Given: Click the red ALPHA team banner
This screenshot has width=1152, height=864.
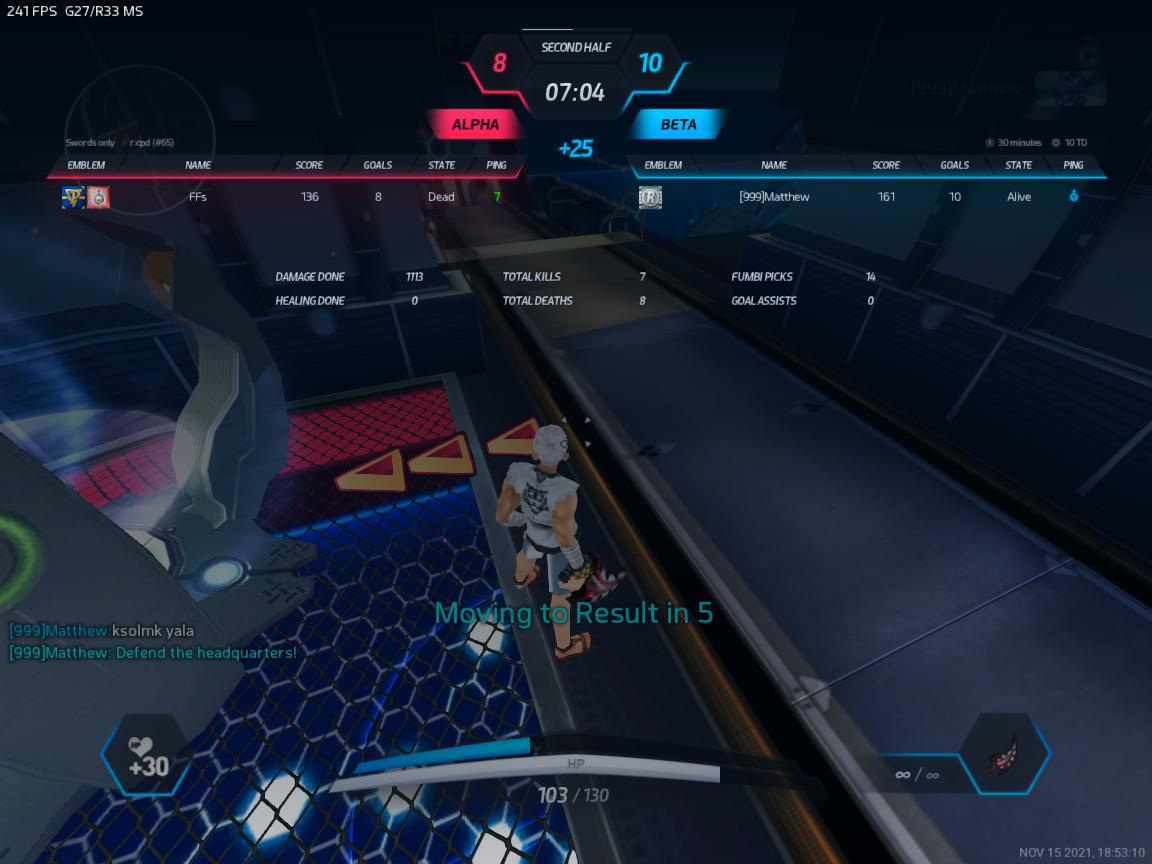Looking at the screenshot, I should click(475, 125).
